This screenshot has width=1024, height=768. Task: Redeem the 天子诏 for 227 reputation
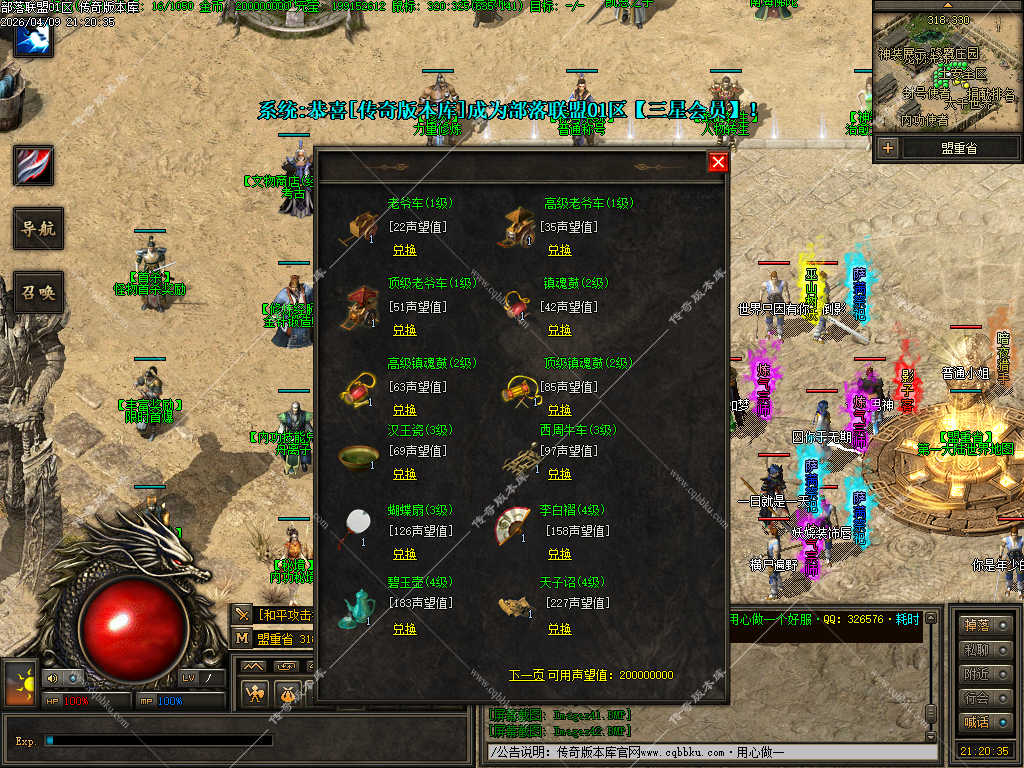(x=559, y=629)
